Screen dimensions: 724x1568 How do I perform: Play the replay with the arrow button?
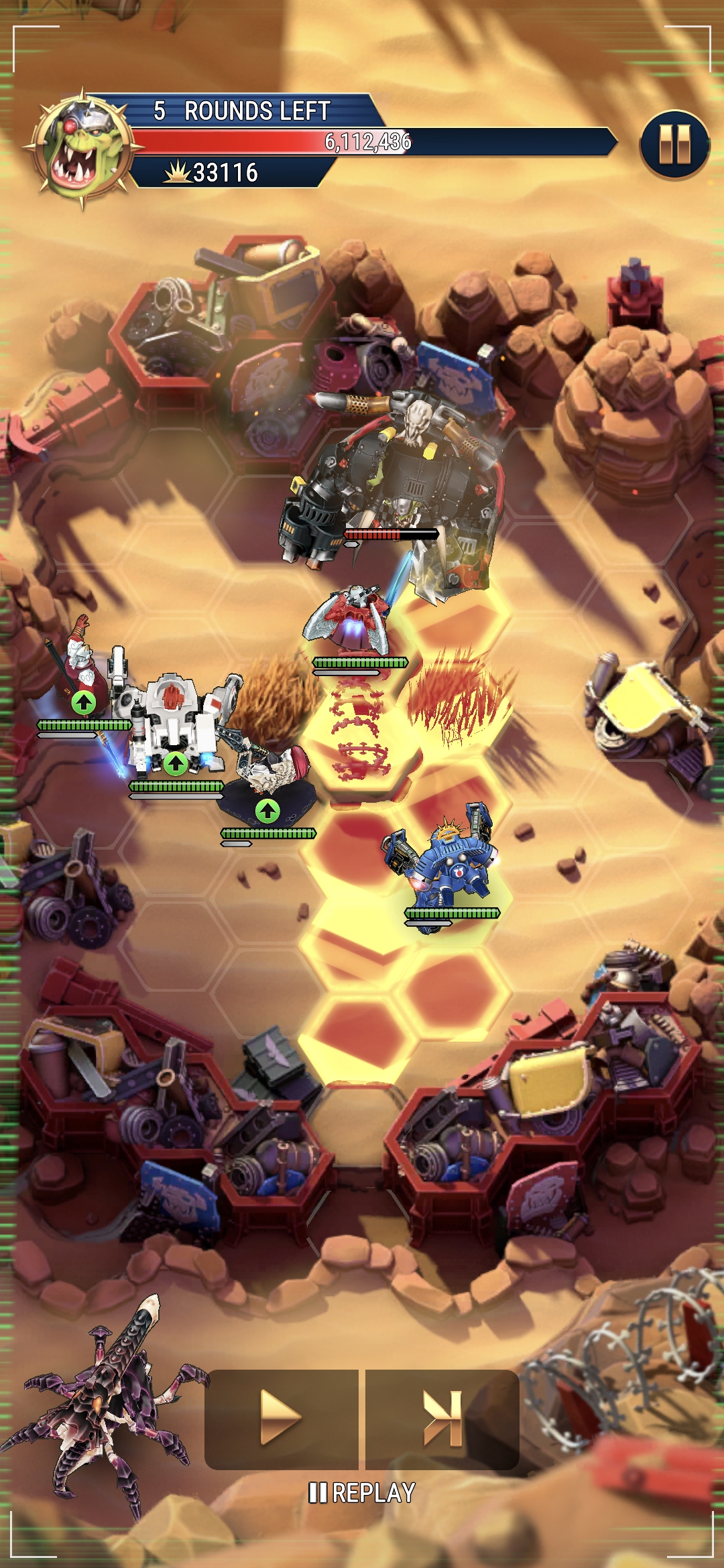pos(281,1418)
